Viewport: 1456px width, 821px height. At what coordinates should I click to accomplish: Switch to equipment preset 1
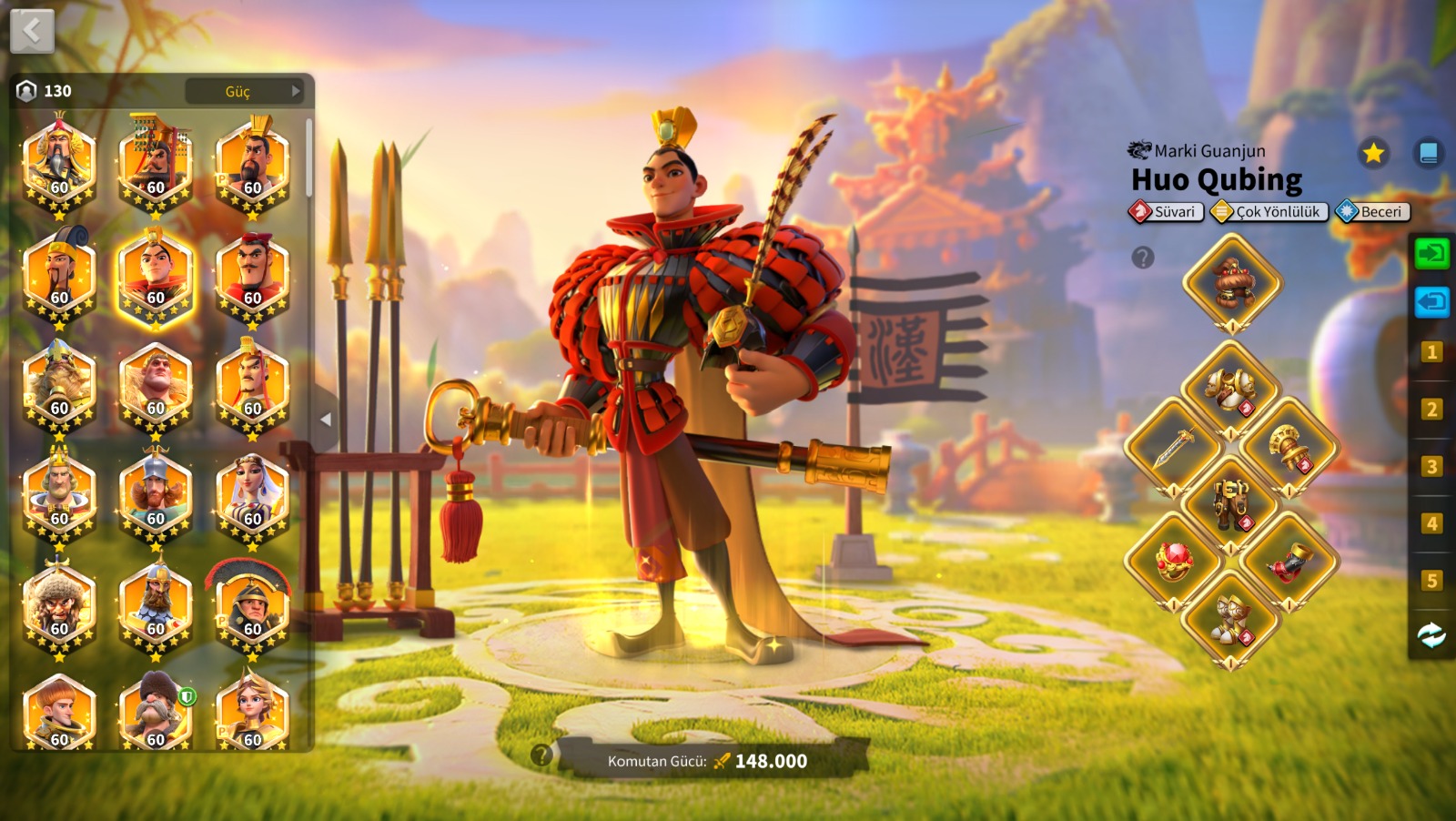1431,352
